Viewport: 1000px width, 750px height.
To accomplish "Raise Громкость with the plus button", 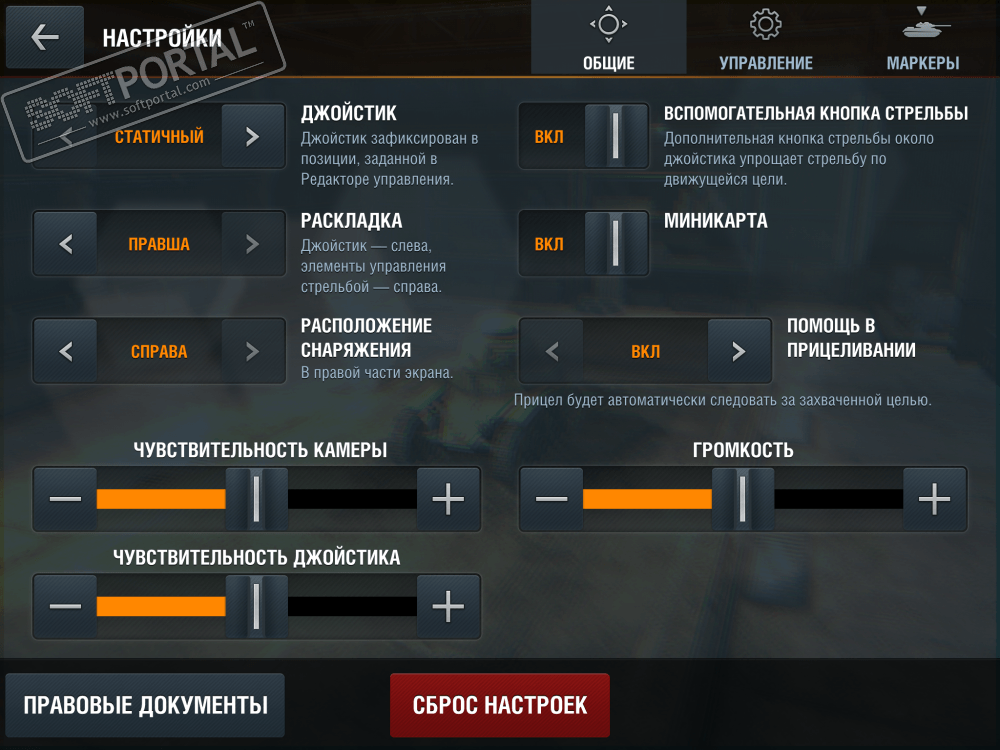I will point(934,498).
